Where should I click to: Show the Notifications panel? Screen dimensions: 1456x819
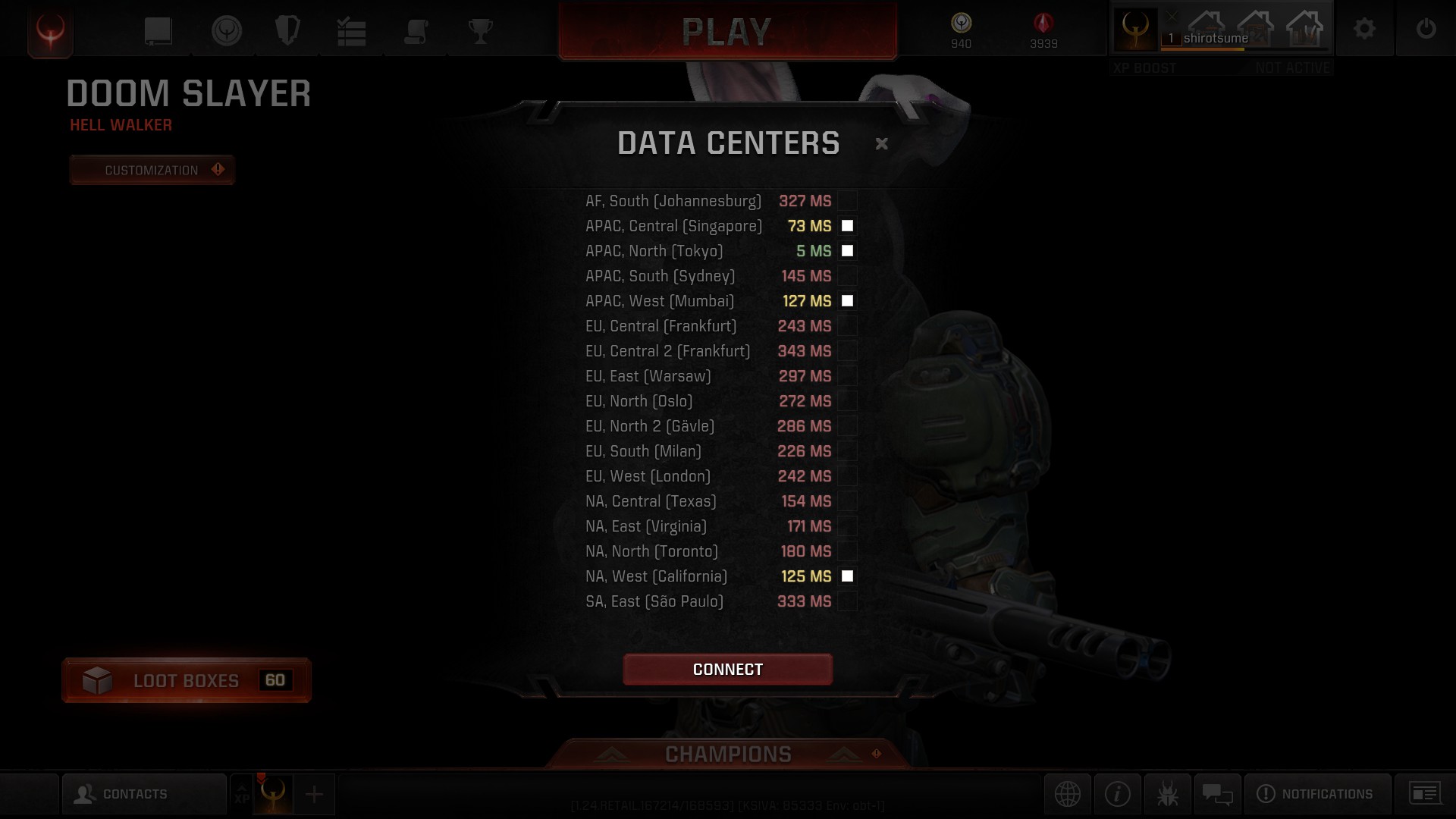coord(1316,794)
